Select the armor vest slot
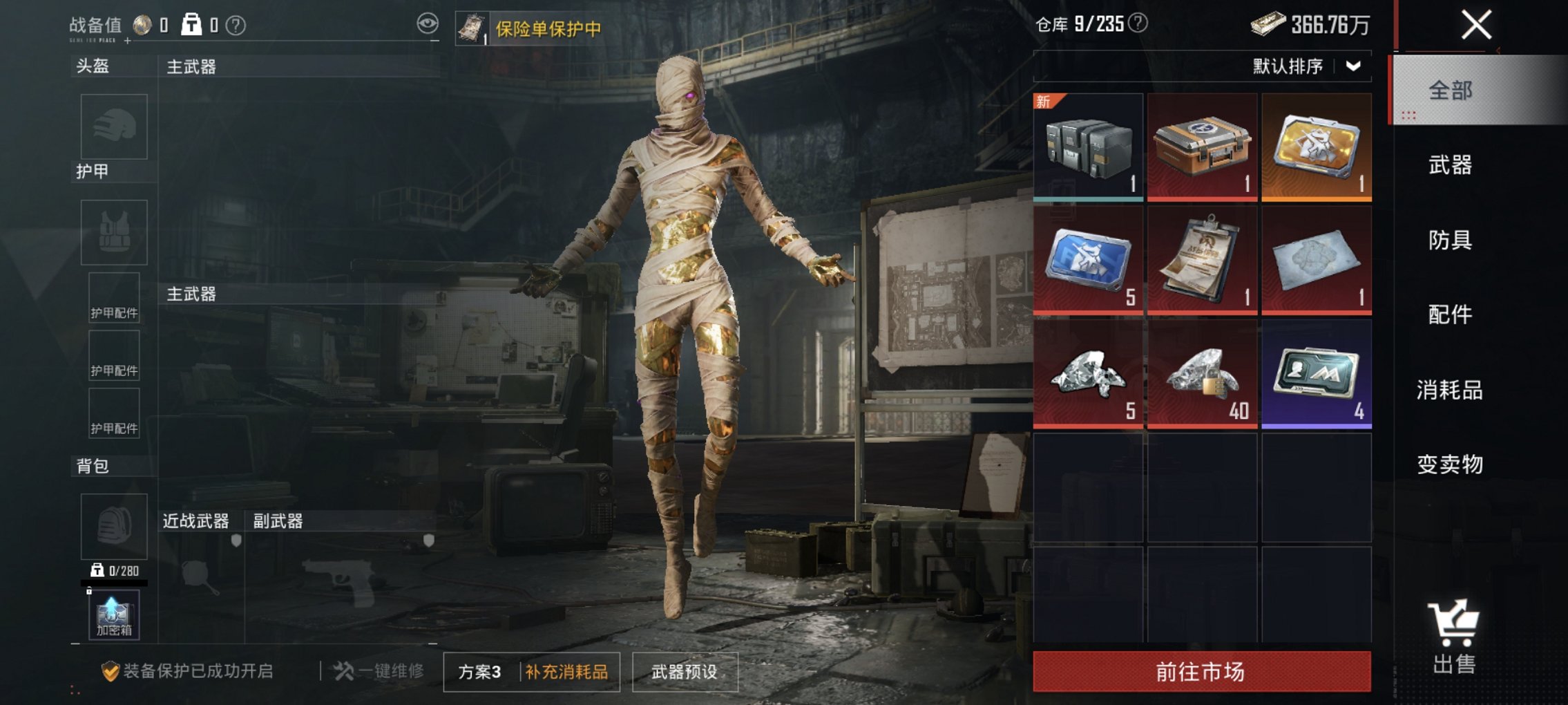Viewport: 1568px width, 705px height. click(x=114, y=233)
